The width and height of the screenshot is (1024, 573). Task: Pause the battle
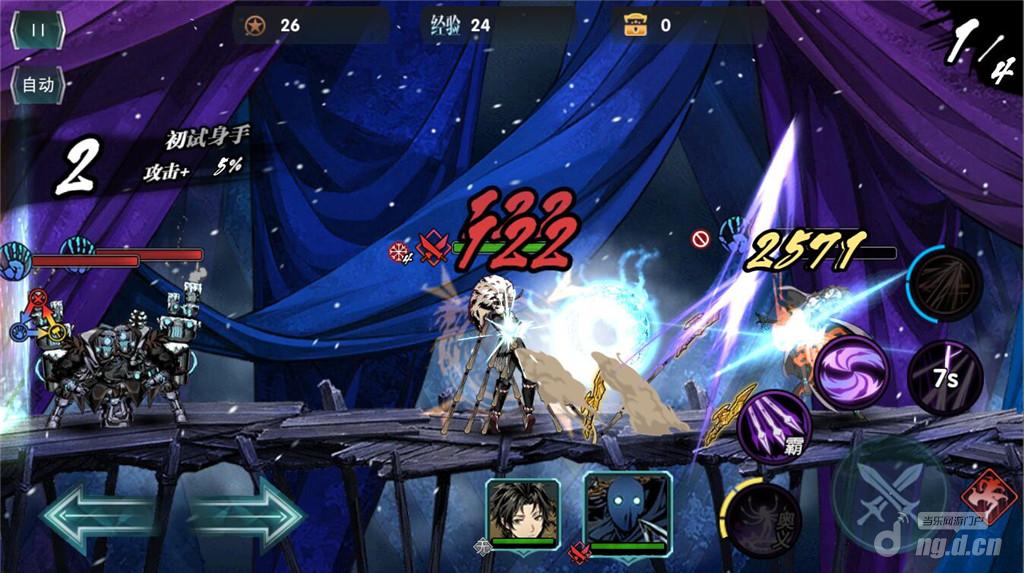[x=38, y=29]
